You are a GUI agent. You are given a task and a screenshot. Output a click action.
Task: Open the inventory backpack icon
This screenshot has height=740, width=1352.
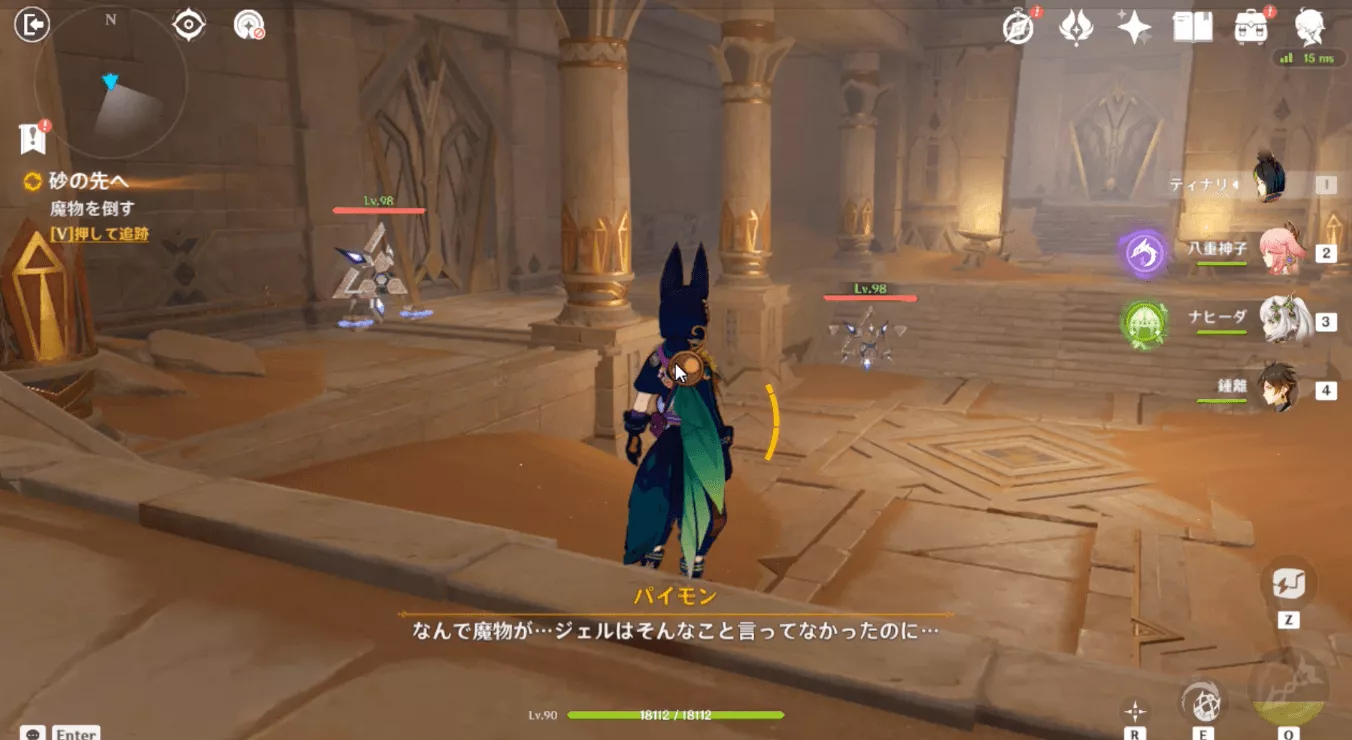pos(1251,28)
